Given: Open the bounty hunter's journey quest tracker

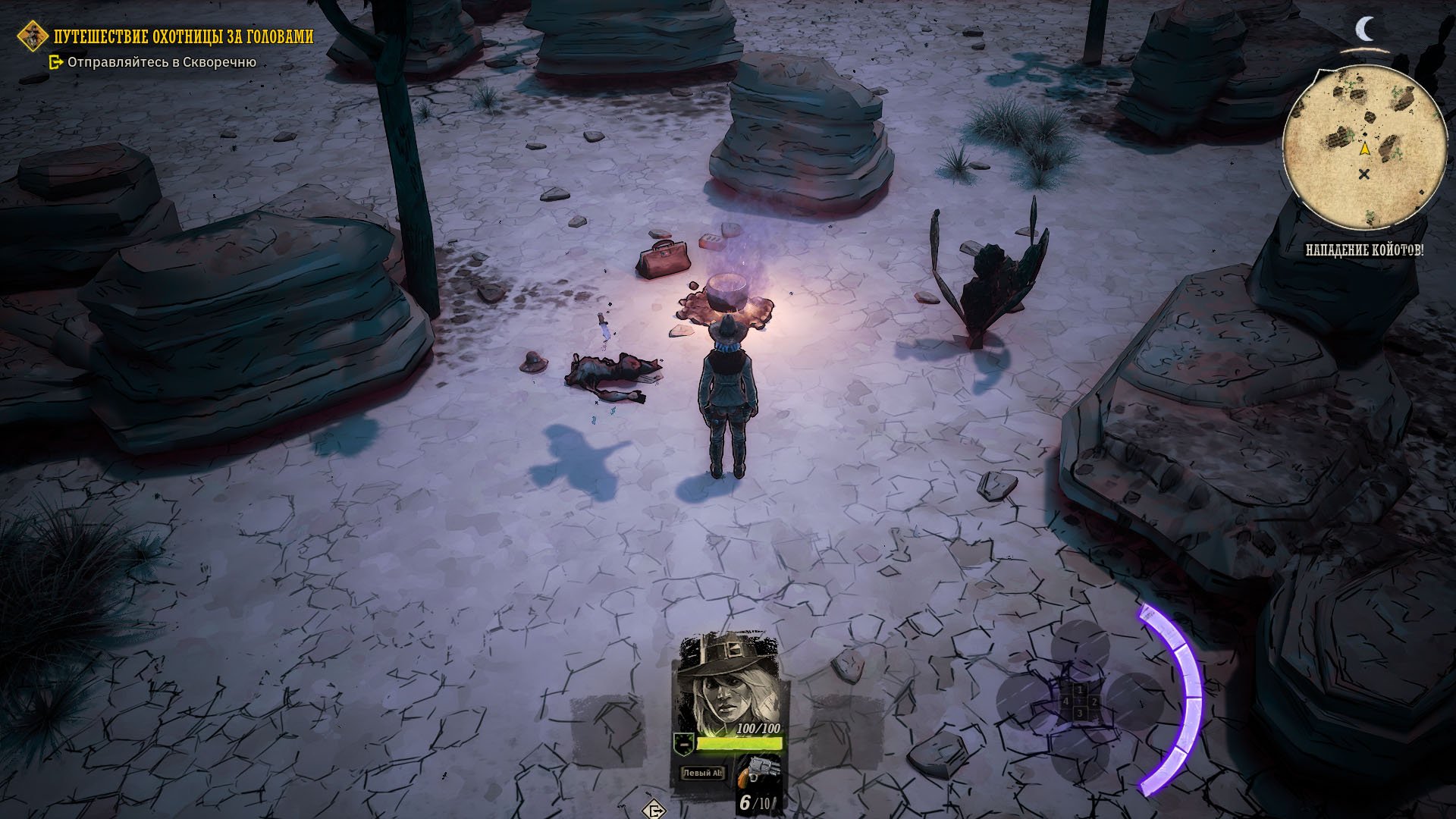Looking at the screenshot, I should pyautogui.click(x=183, y=36).
